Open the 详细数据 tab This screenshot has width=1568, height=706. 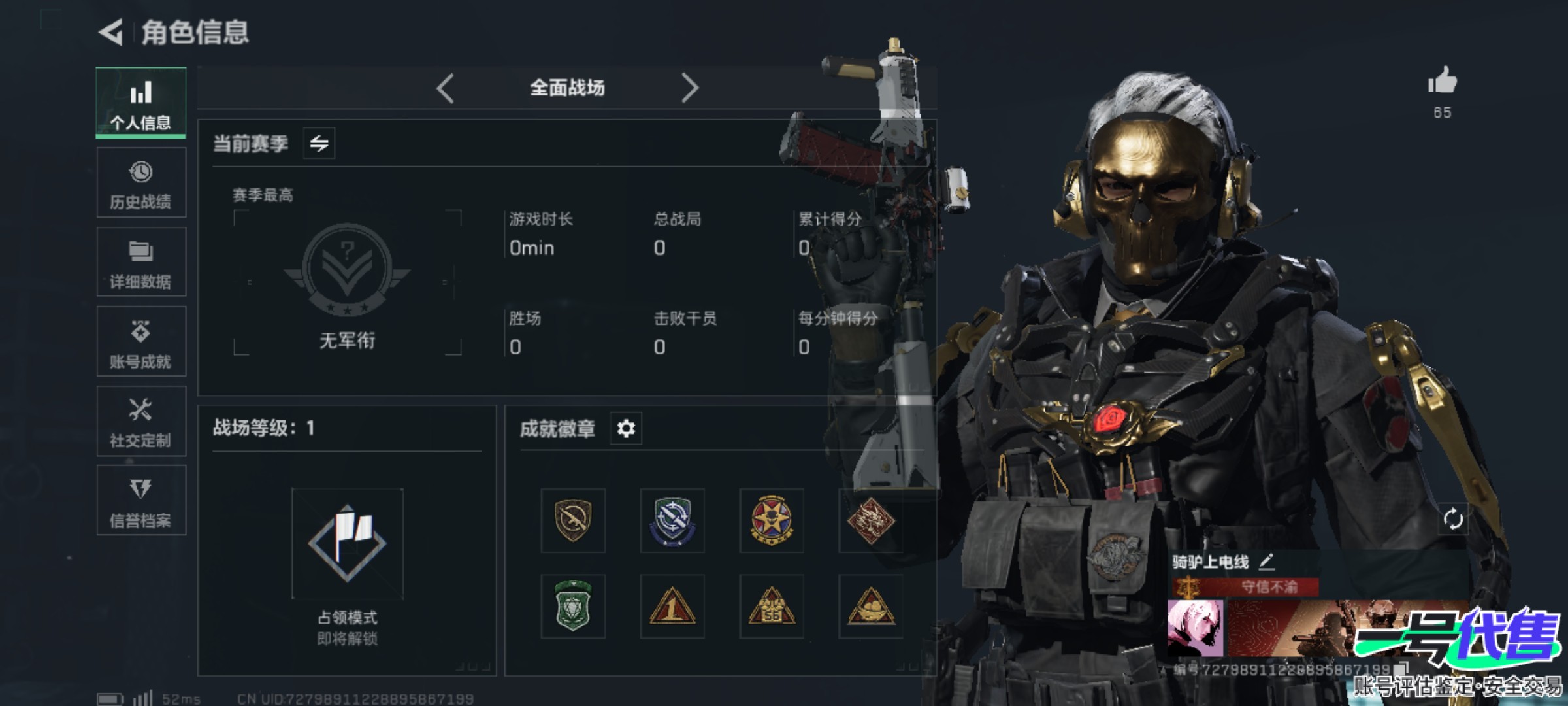[141, 262]
